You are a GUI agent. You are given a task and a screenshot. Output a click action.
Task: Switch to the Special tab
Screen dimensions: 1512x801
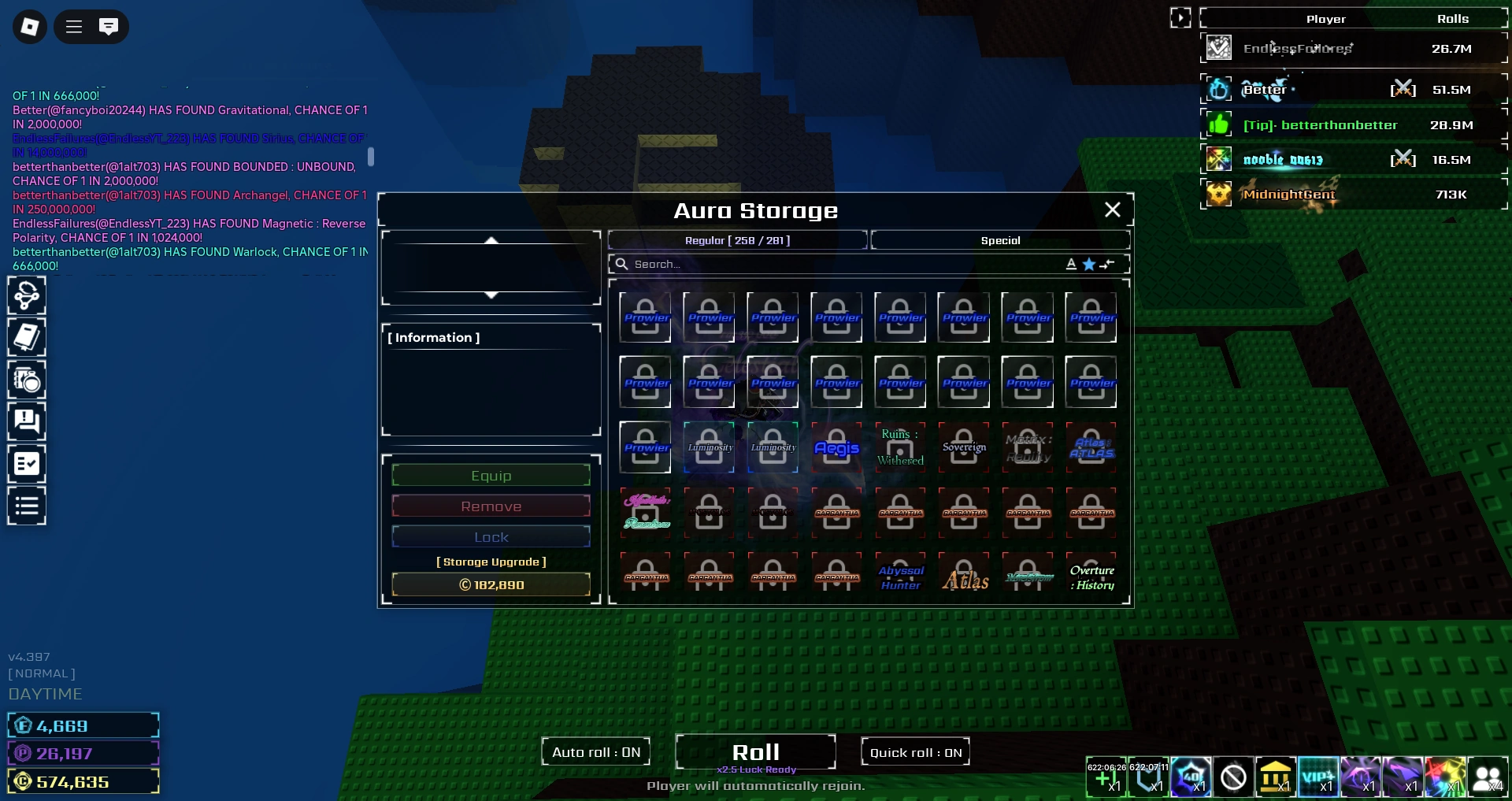point(1000,240)
